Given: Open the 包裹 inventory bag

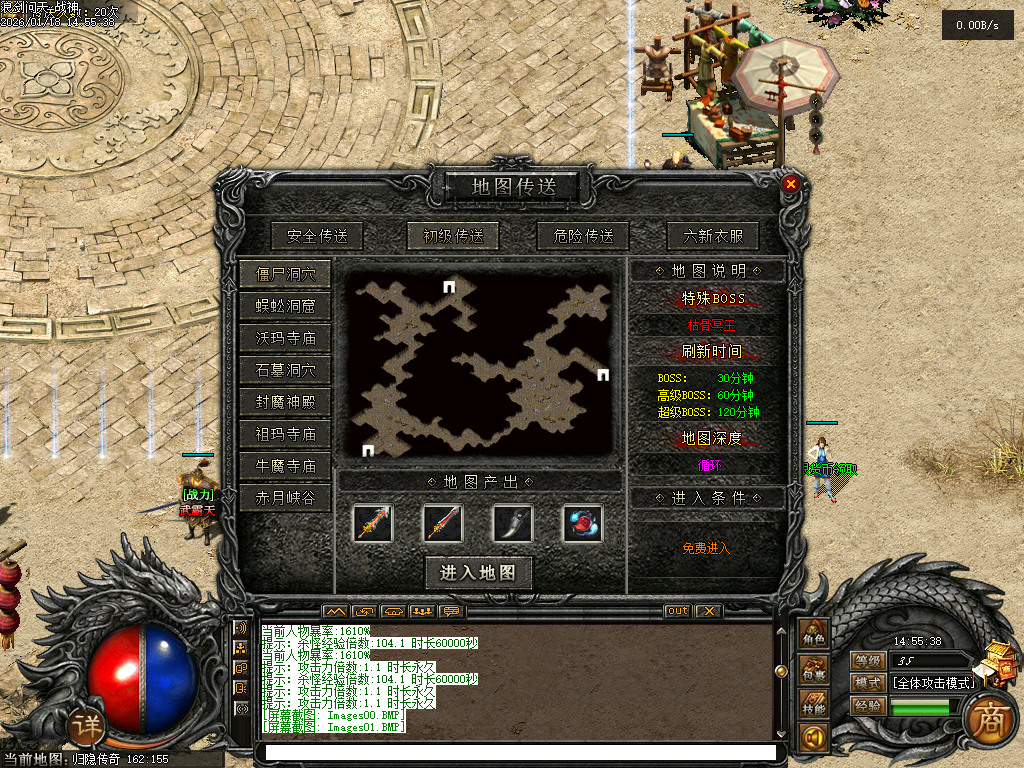Looking at the screenshot, I should pyautogui.click(x=813, y=669).
